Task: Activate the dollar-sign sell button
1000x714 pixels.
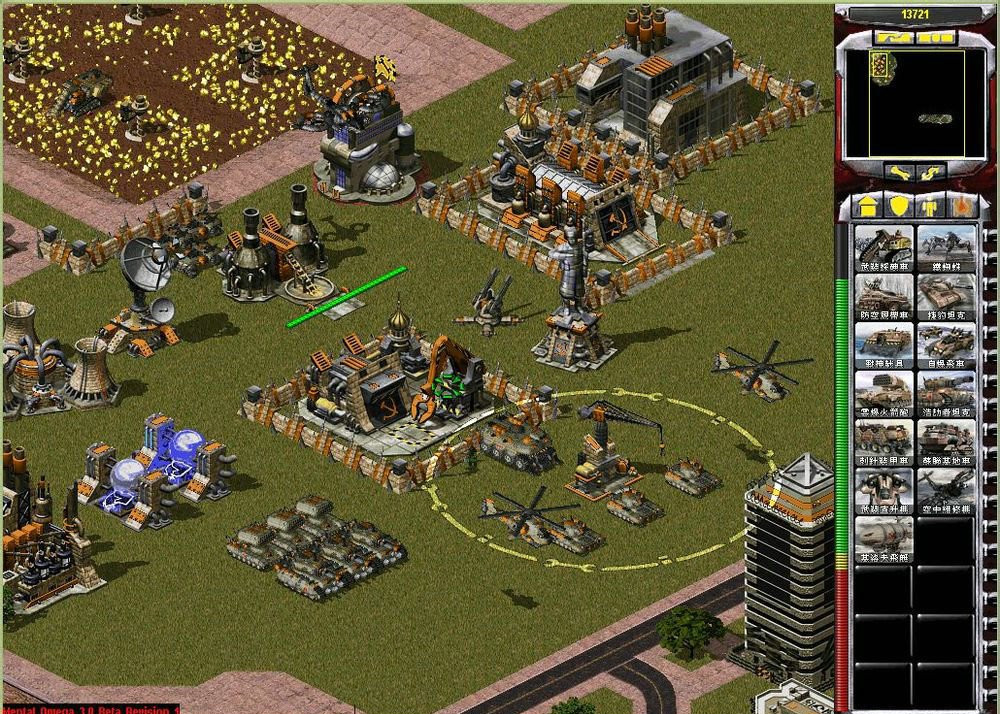Action: pos(932,173)
